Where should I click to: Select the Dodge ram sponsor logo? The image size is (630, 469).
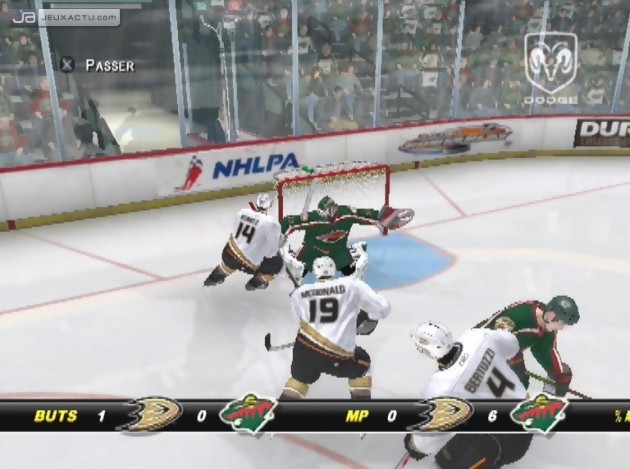(552, 68)
